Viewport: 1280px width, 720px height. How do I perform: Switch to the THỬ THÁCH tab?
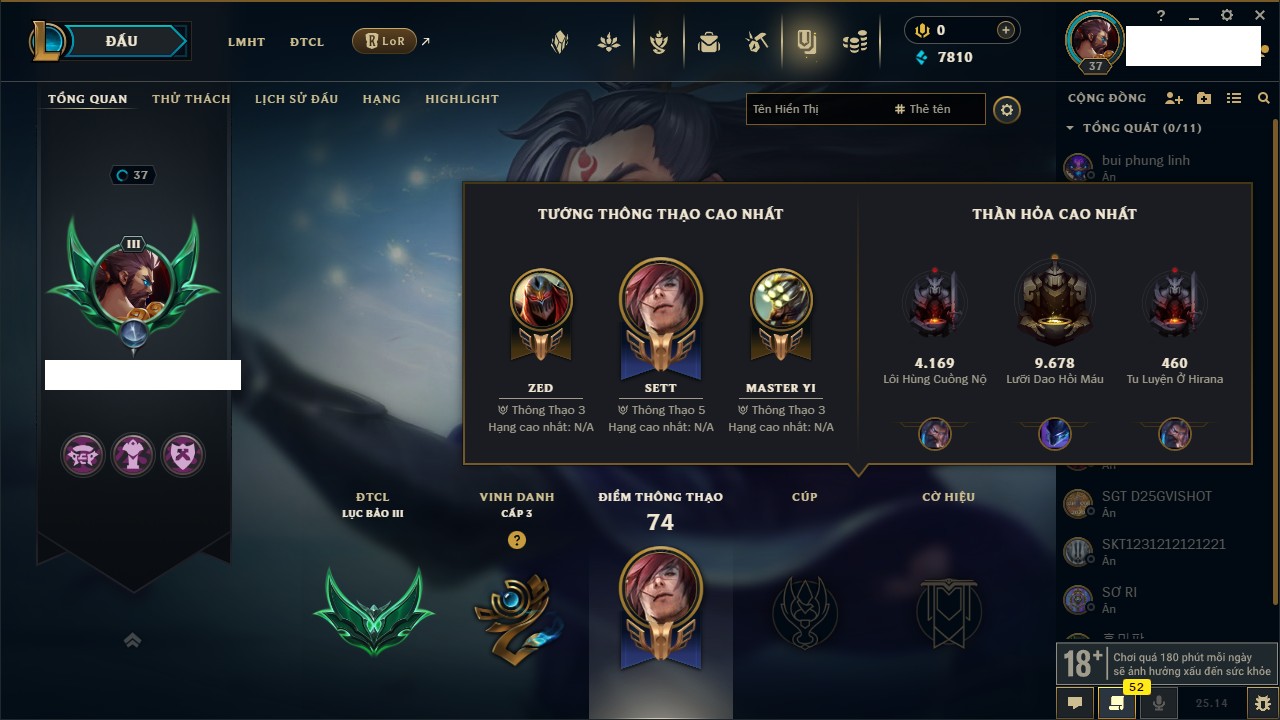pyautogui.click(x=191, y=99)
